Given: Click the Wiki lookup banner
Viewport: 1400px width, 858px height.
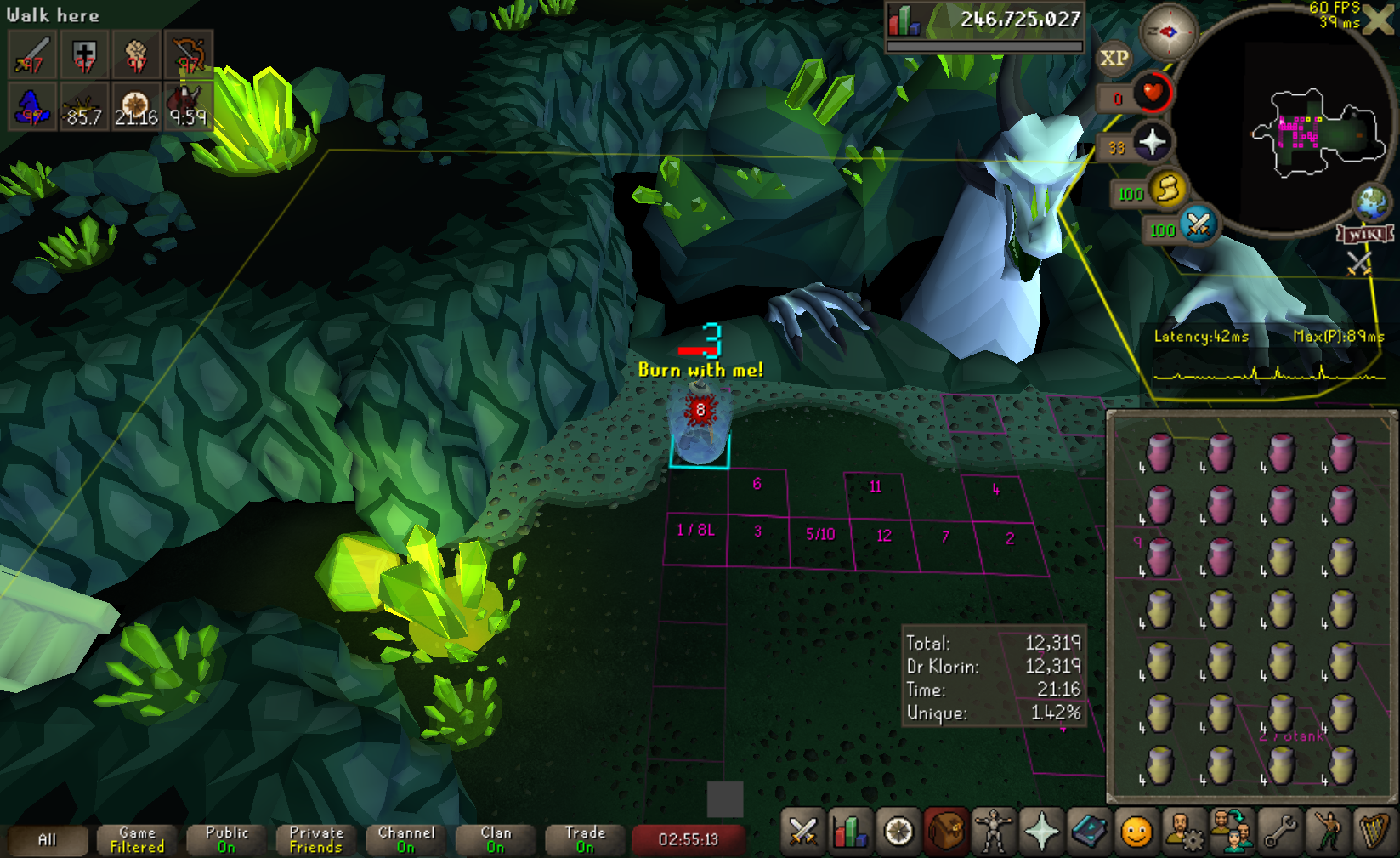Looking at the screenshot, I should pyautogui.click(x=1365, y=234).
